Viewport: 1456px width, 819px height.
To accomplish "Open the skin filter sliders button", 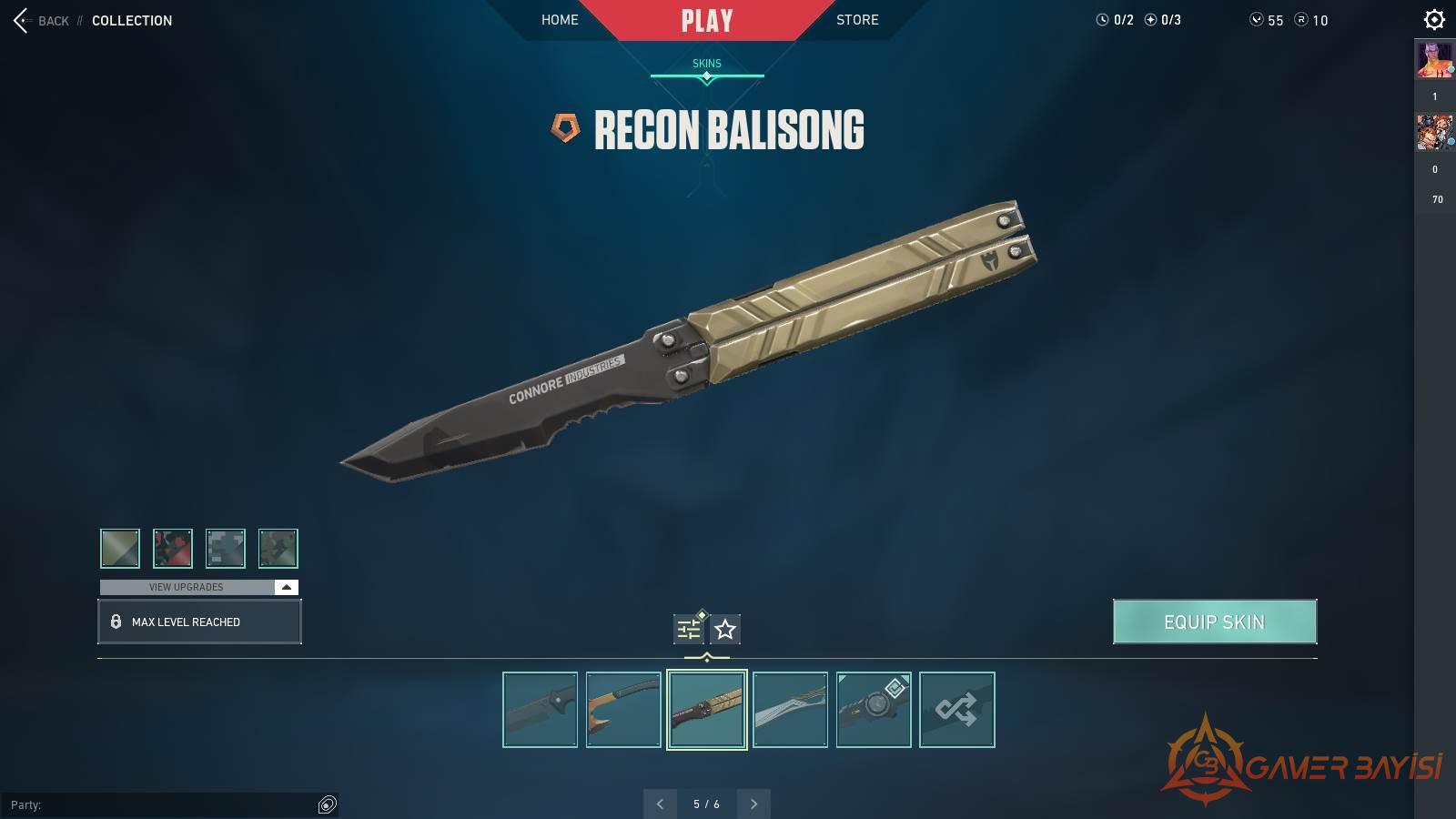I will coord(689,629).
